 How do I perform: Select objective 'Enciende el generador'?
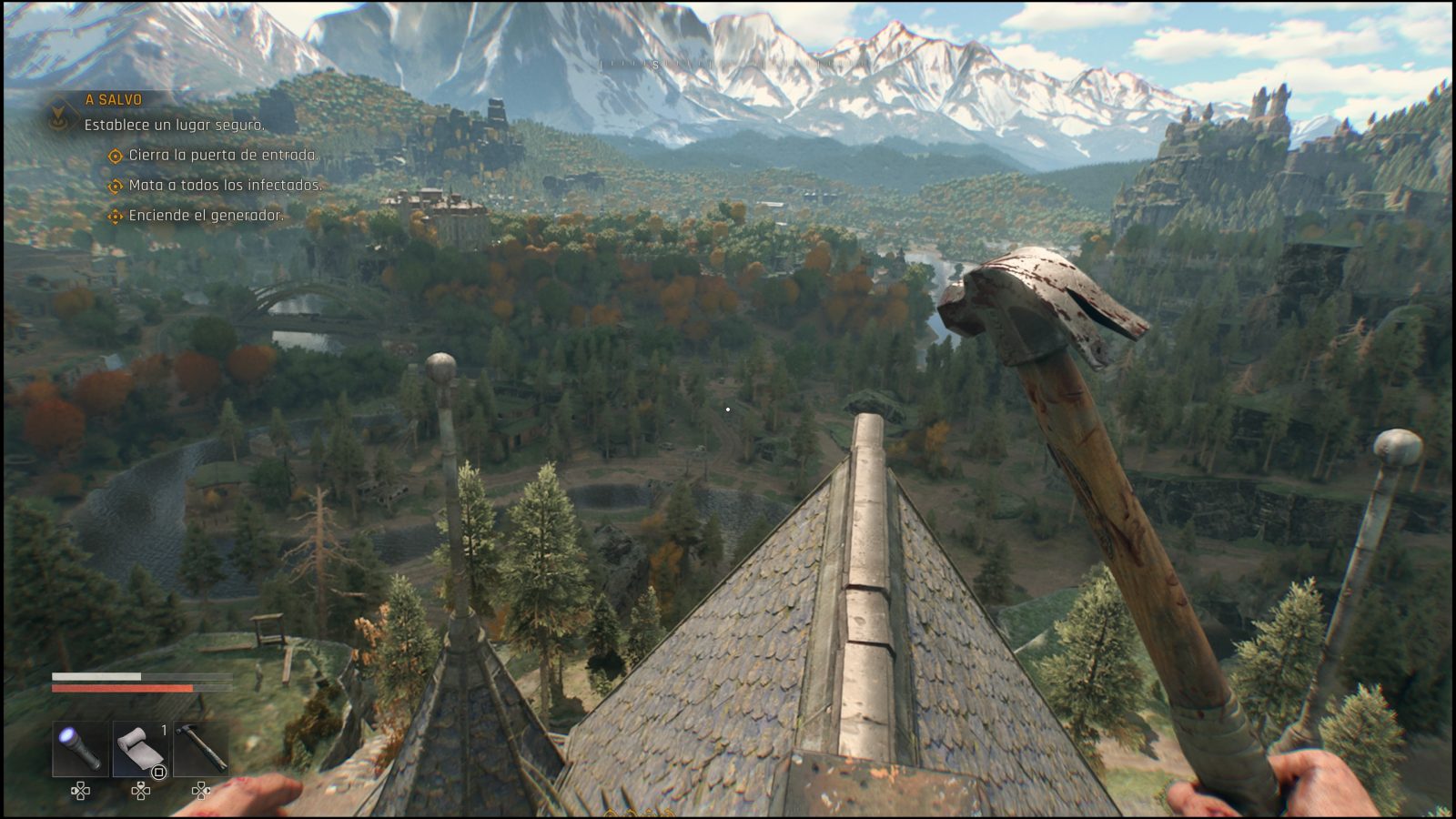click(x=206, y=216)
